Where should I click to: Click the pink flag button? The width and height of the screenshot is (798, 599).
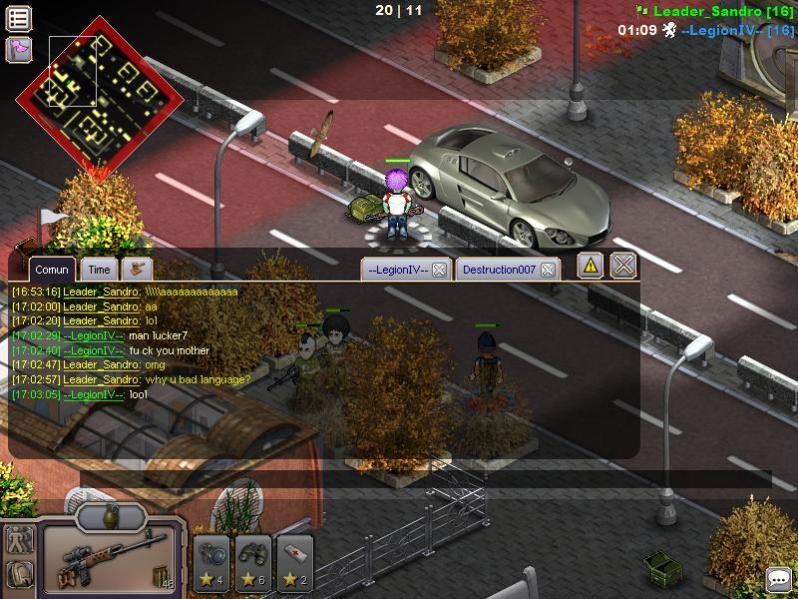(x=19, y=47)
